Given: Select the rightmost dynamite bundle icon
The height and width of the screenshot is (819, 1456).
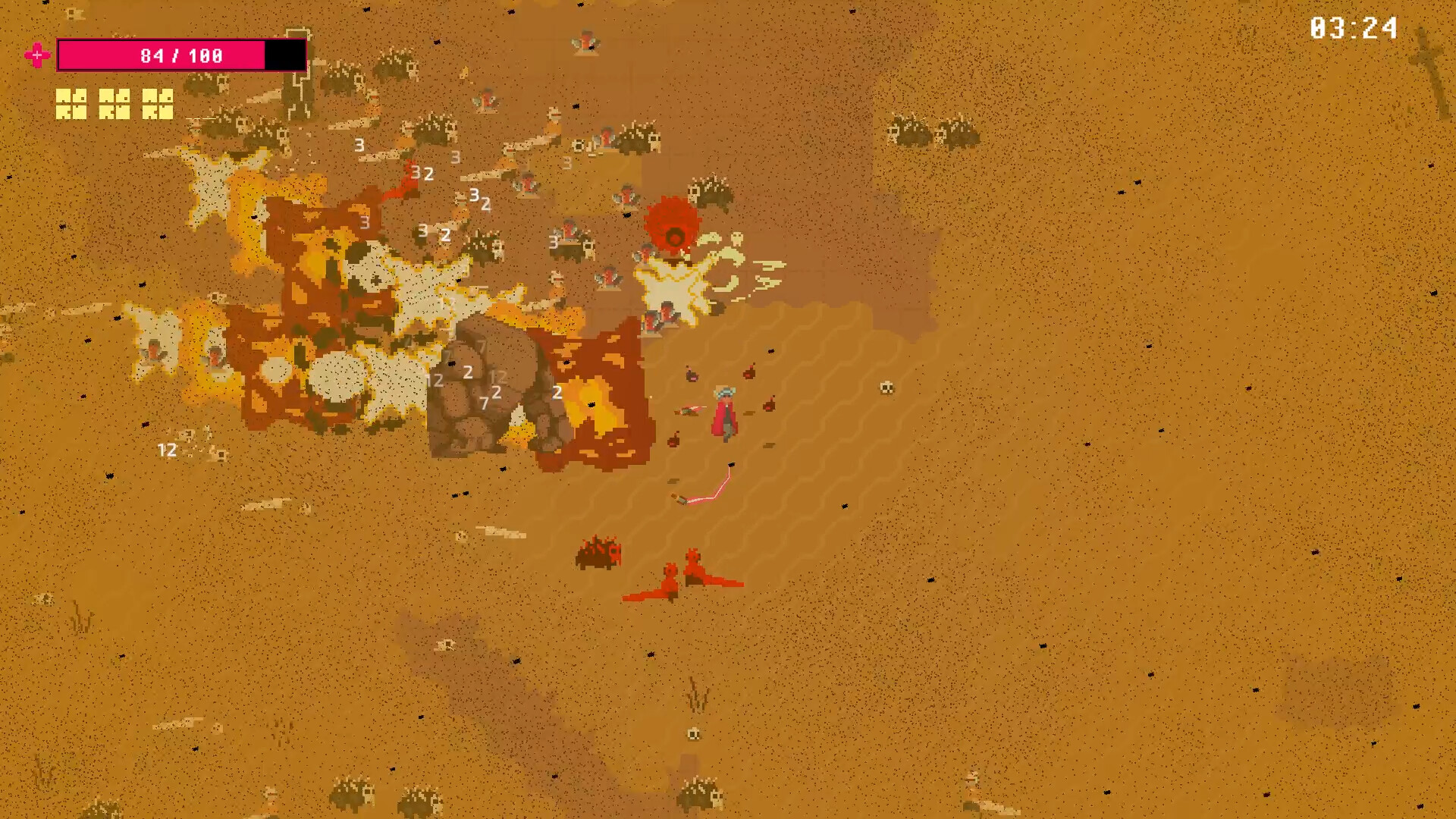Looking at the screenshot, I should pos(158,97).
